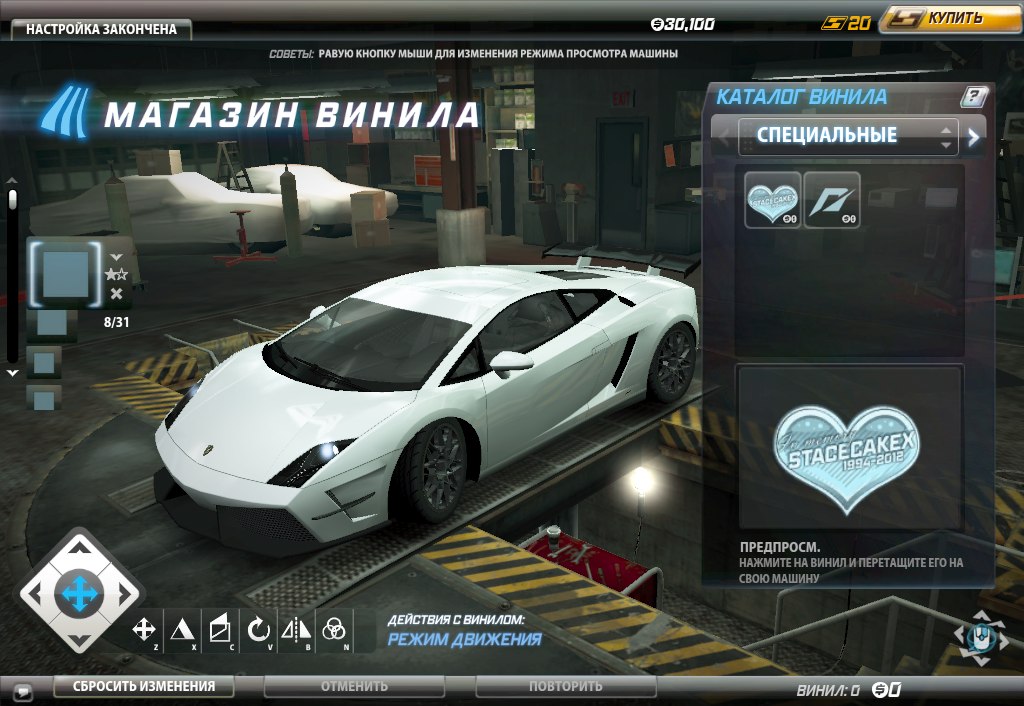Open the color circles tool (N)
The height and width of the screenshot is (706, 1024).
(334, 629)
